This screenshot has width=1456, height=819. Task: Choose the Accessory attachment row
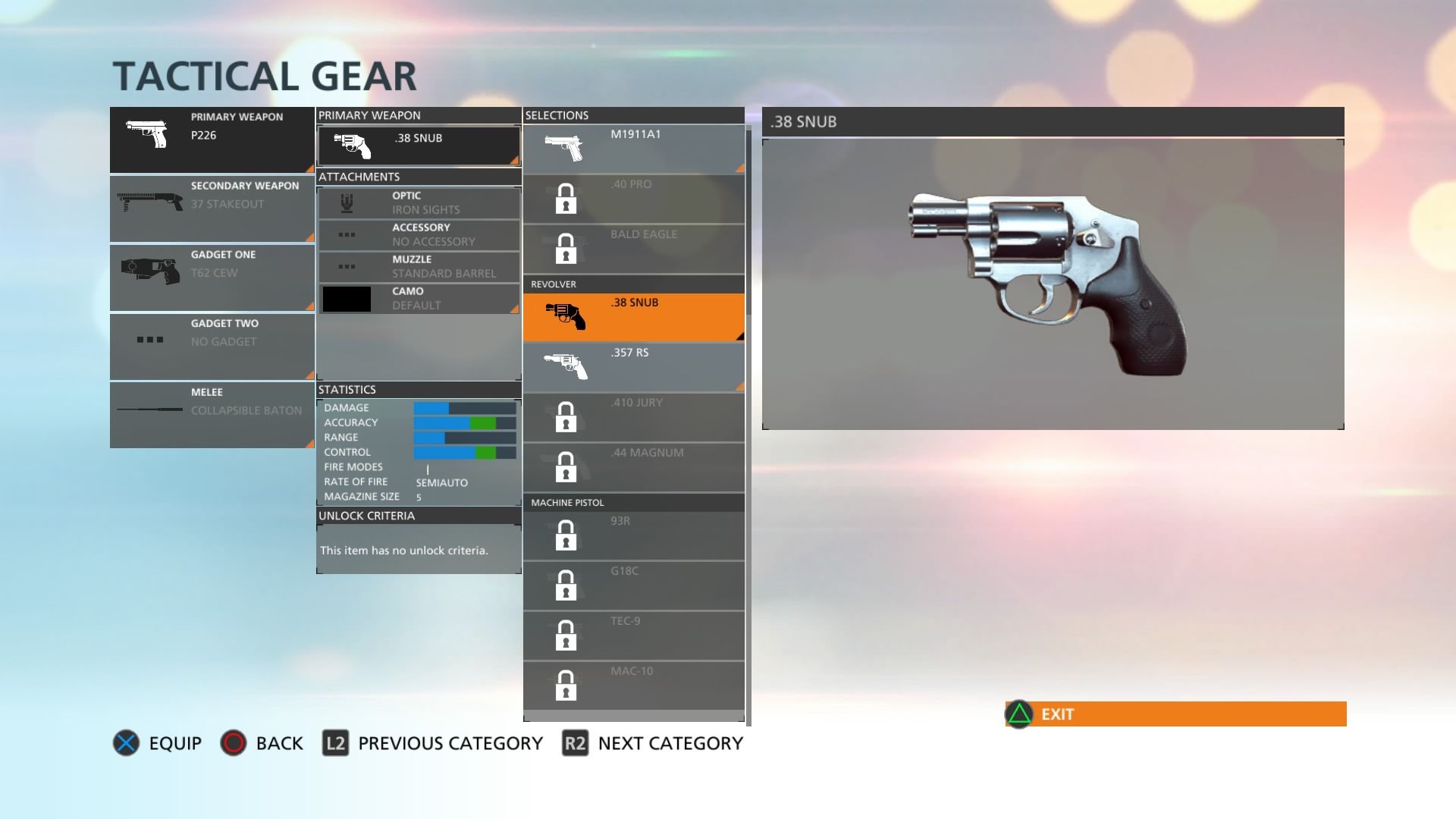point(419,235)
